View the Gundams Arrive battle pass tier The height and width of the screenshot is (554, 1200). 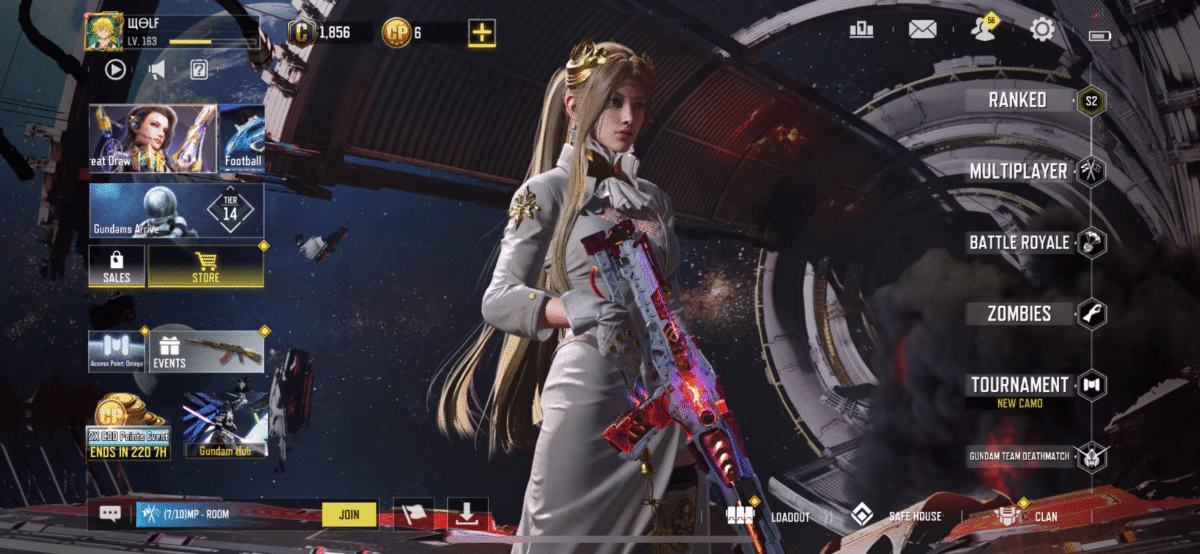coord(176,210)
